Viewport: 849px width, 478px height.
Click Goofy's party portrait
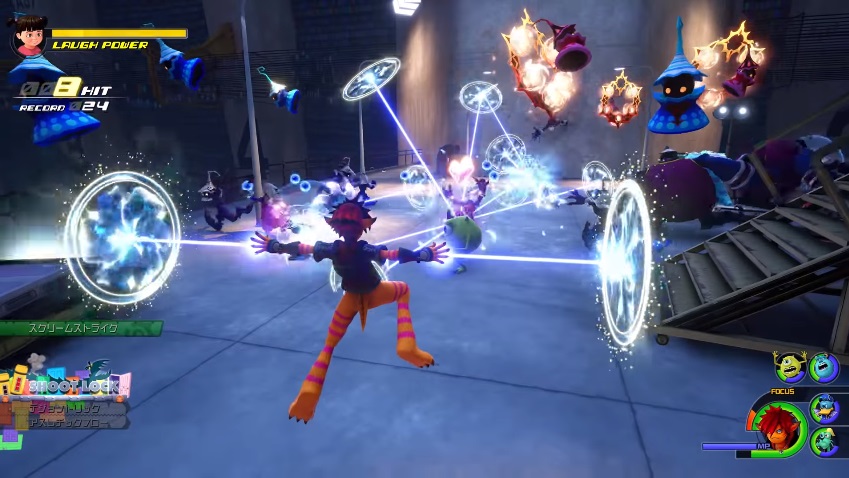click(823, 442)
